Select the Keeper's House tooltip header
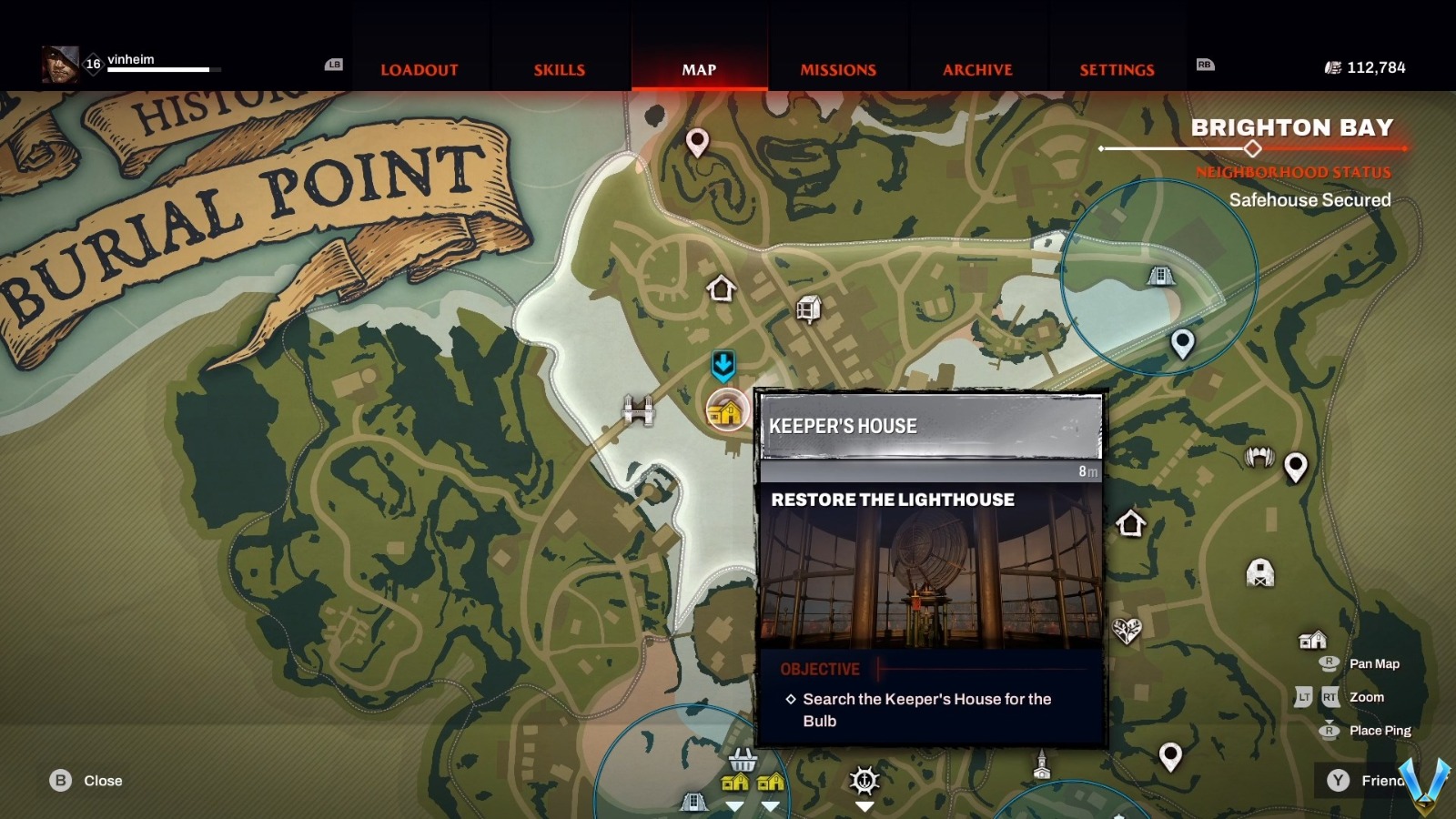 [x=930, y=426]
